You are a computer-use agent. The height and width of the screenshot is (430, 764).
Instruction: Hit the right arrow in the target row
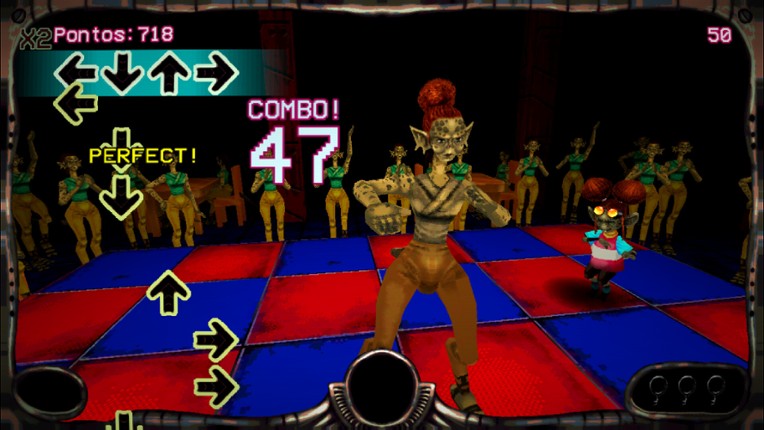pos(214,72)
